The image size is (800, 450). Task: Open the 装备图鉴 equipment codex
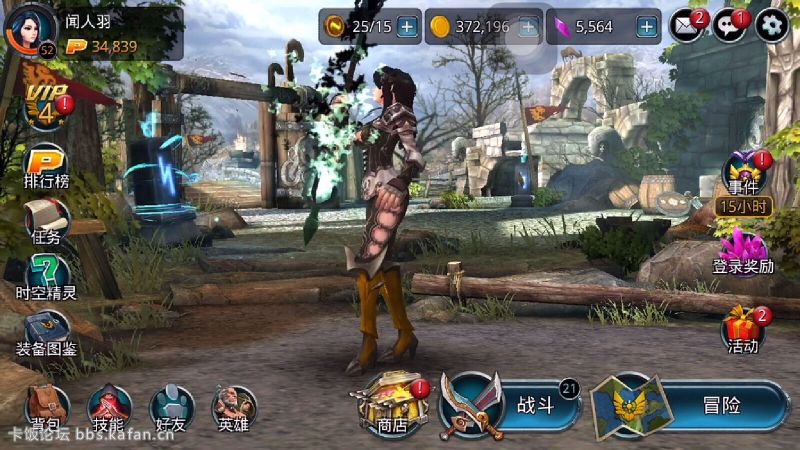(47, 332)
